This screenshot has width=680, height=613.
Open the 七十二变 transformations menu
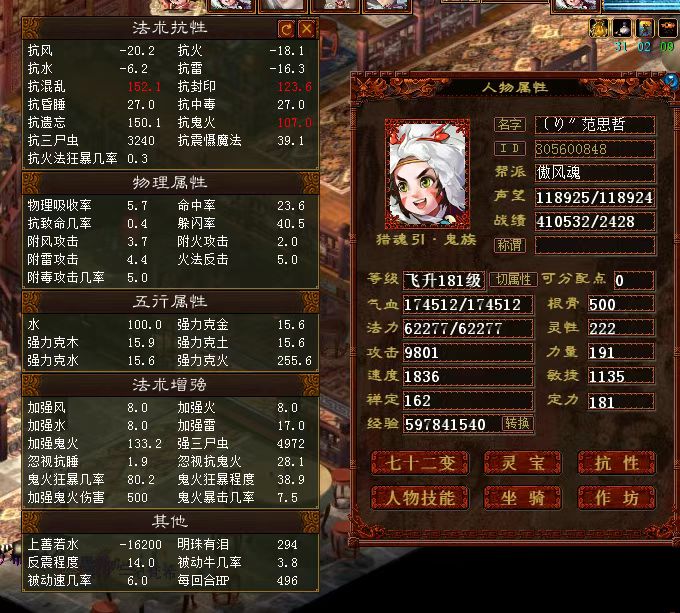pyautogui.click(x=418, y=463)
